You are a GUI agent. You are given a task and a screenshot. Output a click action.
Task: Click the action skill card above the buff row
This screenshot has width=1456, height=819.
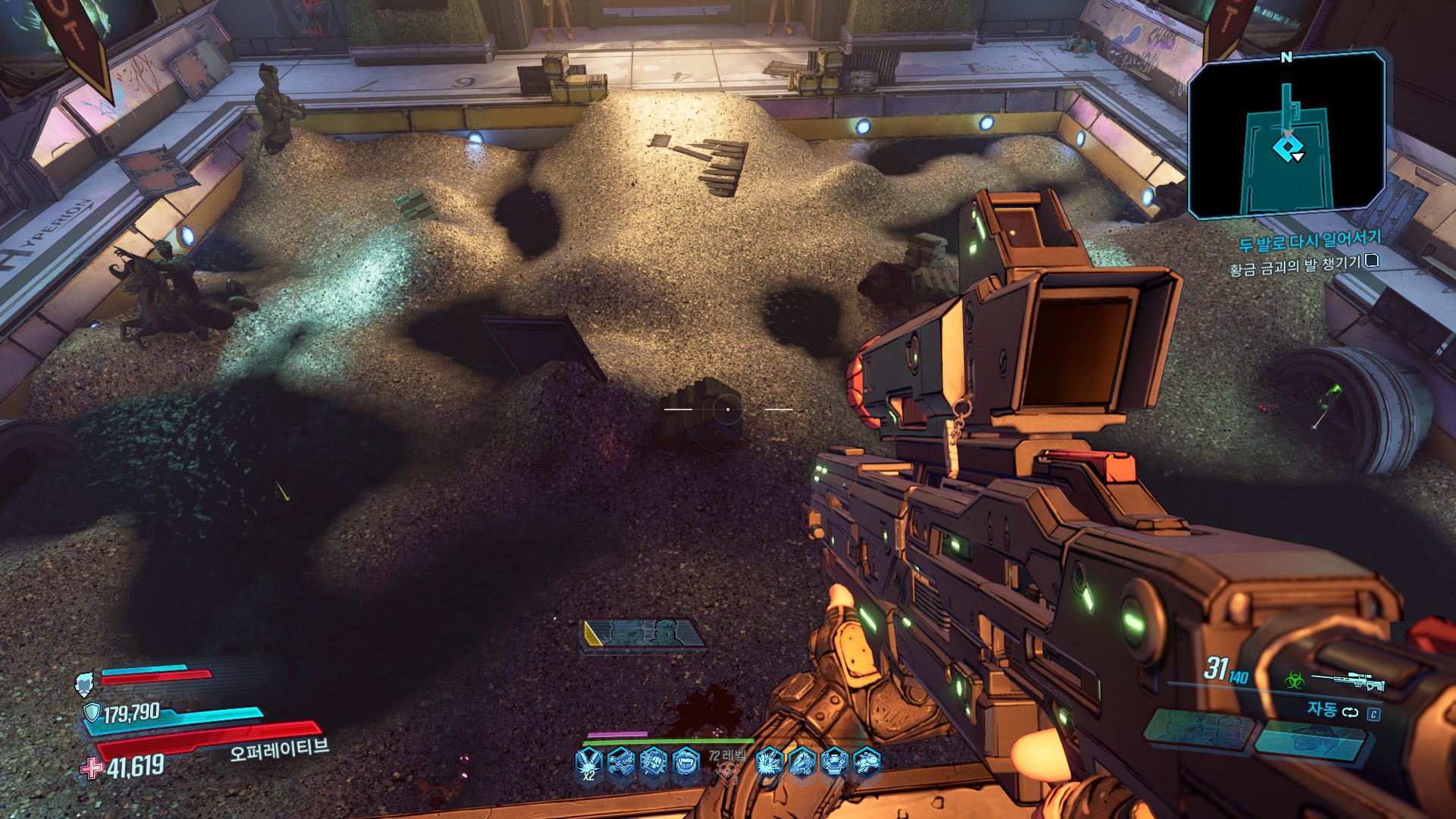click(x=643, y=633)
